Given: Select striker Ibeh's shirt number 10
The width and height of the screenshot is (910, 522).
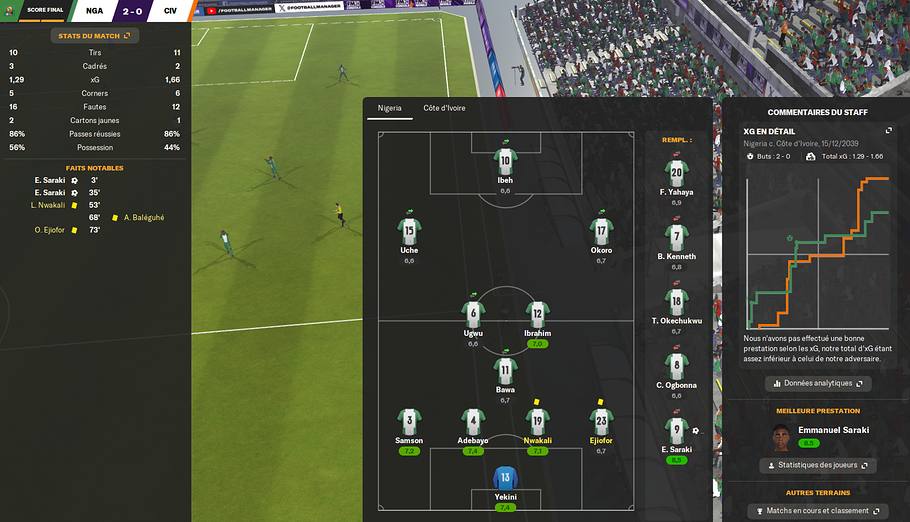Looking at the screenshot, I should 506,161.
